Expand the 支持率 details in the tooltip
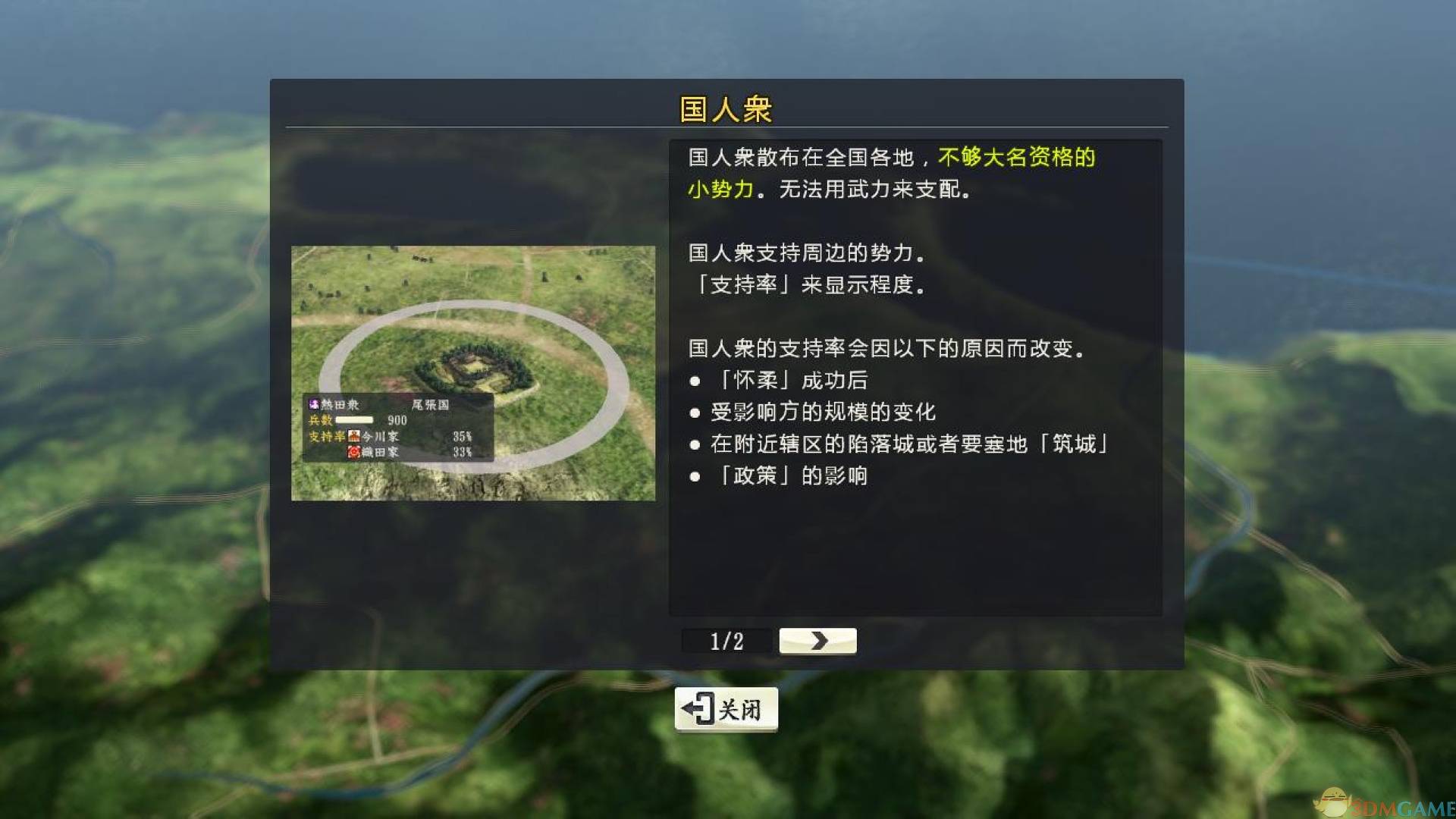1456x819 pixels. pos(328,438)
